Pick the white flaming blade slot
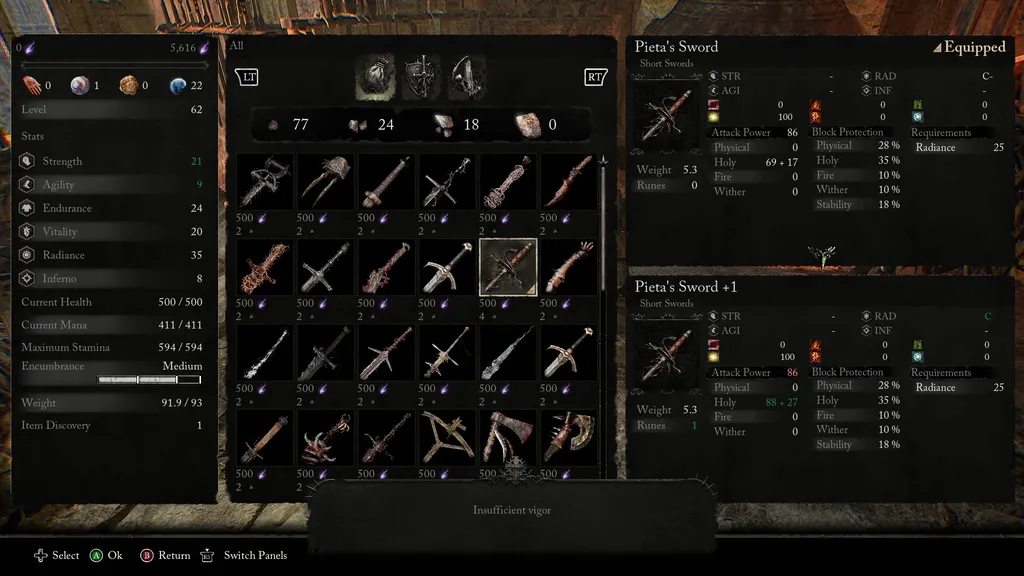The image size is (1024, 576). (265, 352)
